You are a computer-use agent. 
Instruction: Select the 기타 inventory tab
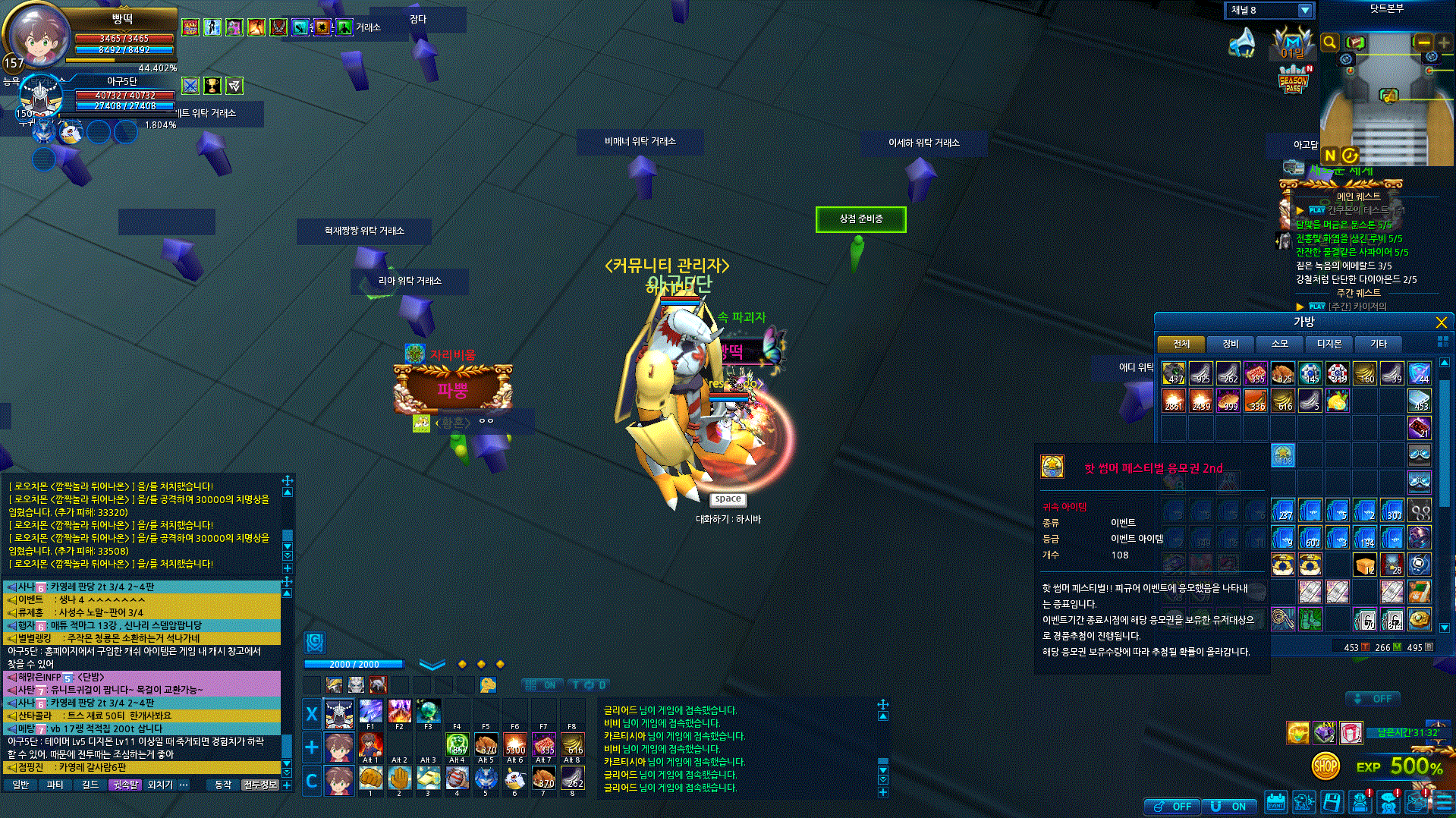click(x=1378, y=344)
